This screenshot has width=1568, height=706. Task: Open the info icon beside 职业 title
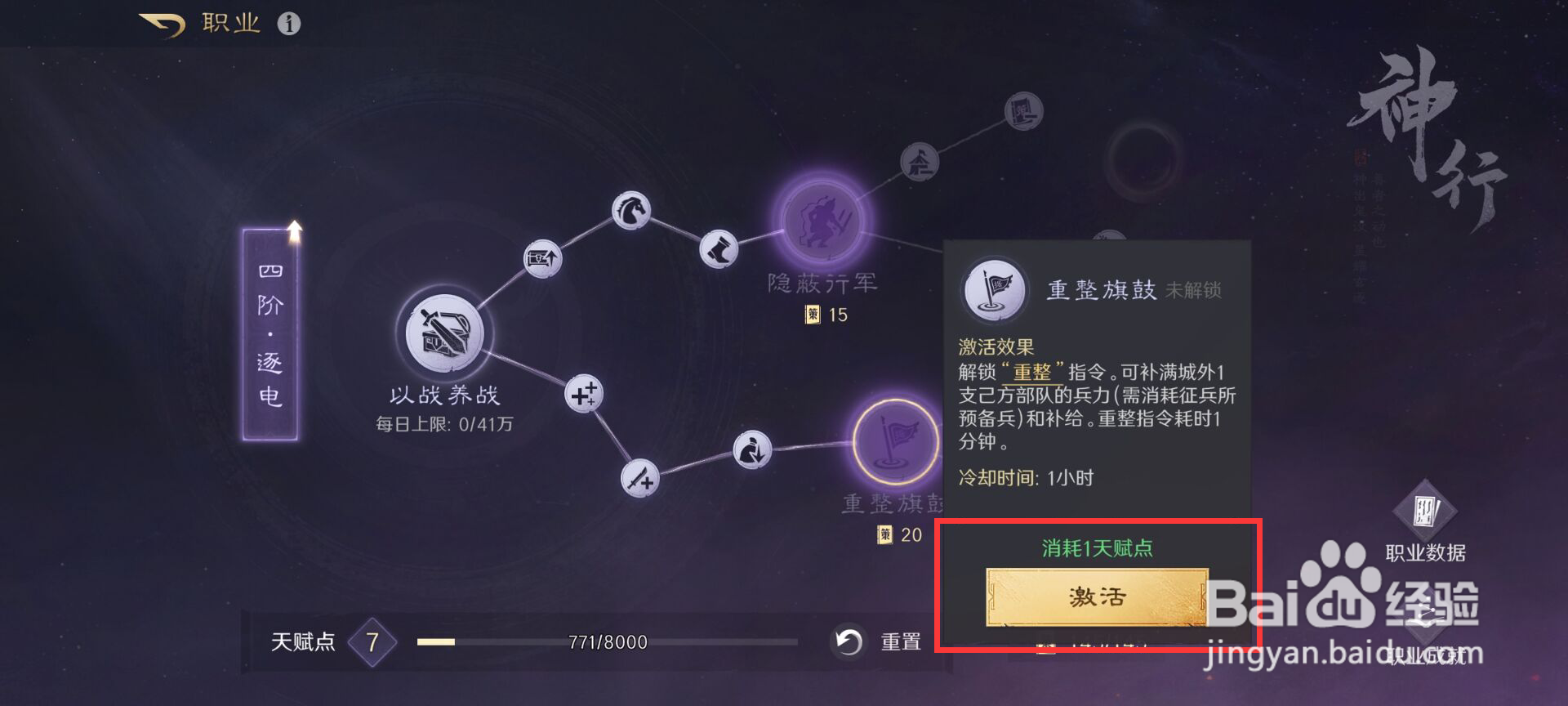[x=287, y=23]
